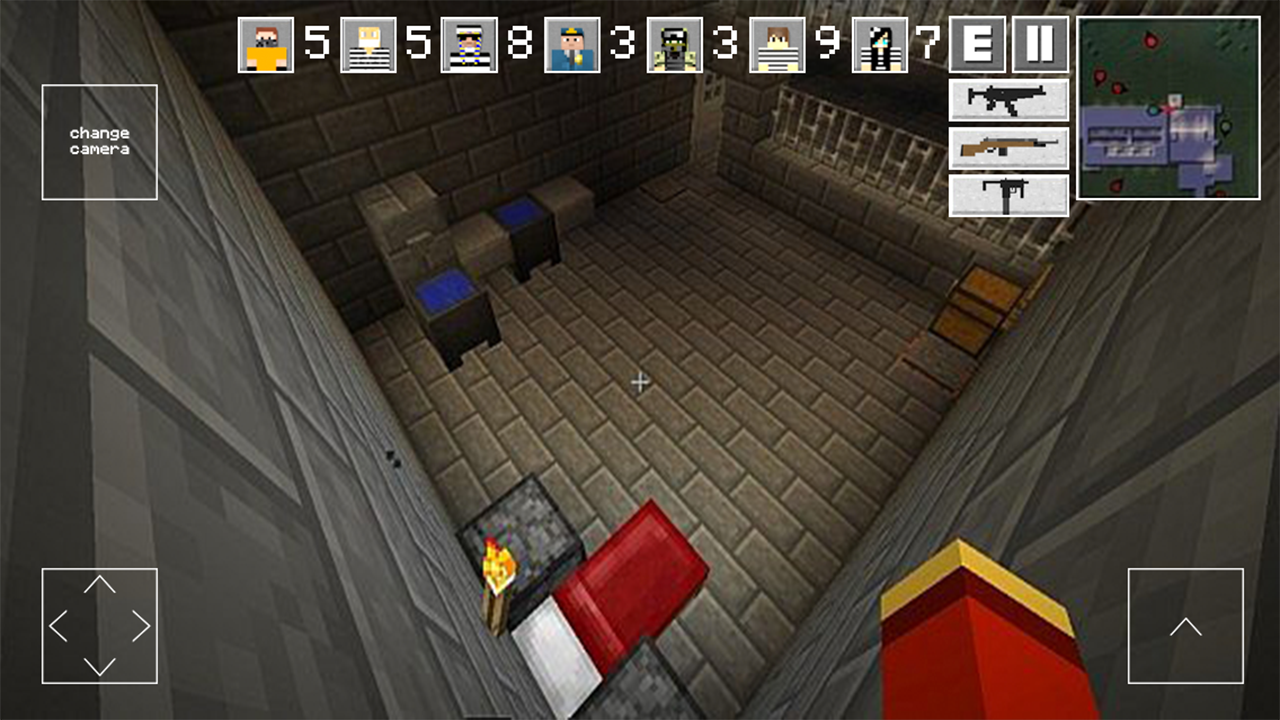Equip the black assault rifle from the weapon slot
The height and width of the screenshot is (720, 1280).
pyautogui.click(x=1007, y=99)
